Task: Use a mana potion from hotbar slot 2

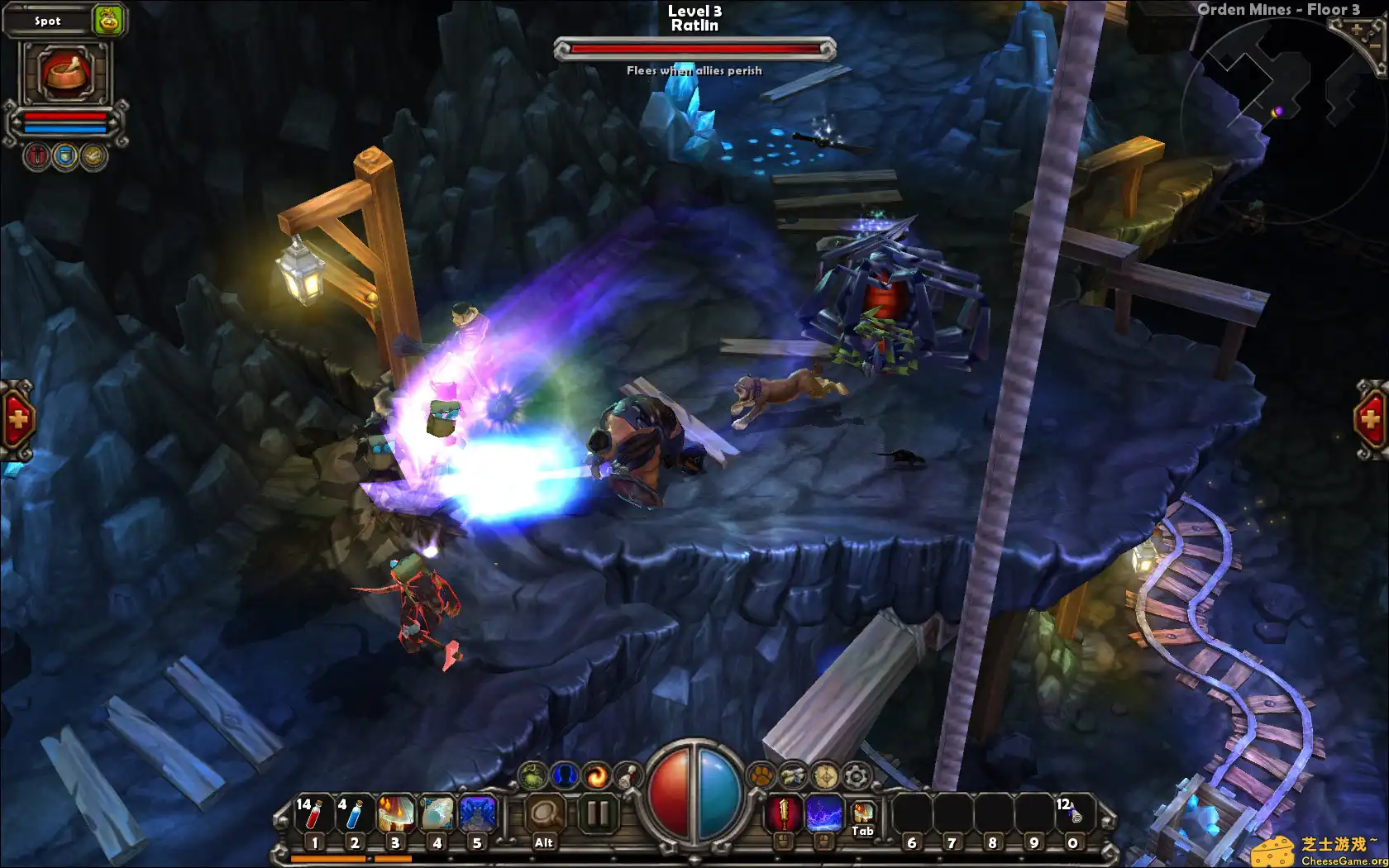Action: pyautogui.click(x=354, y=813)
